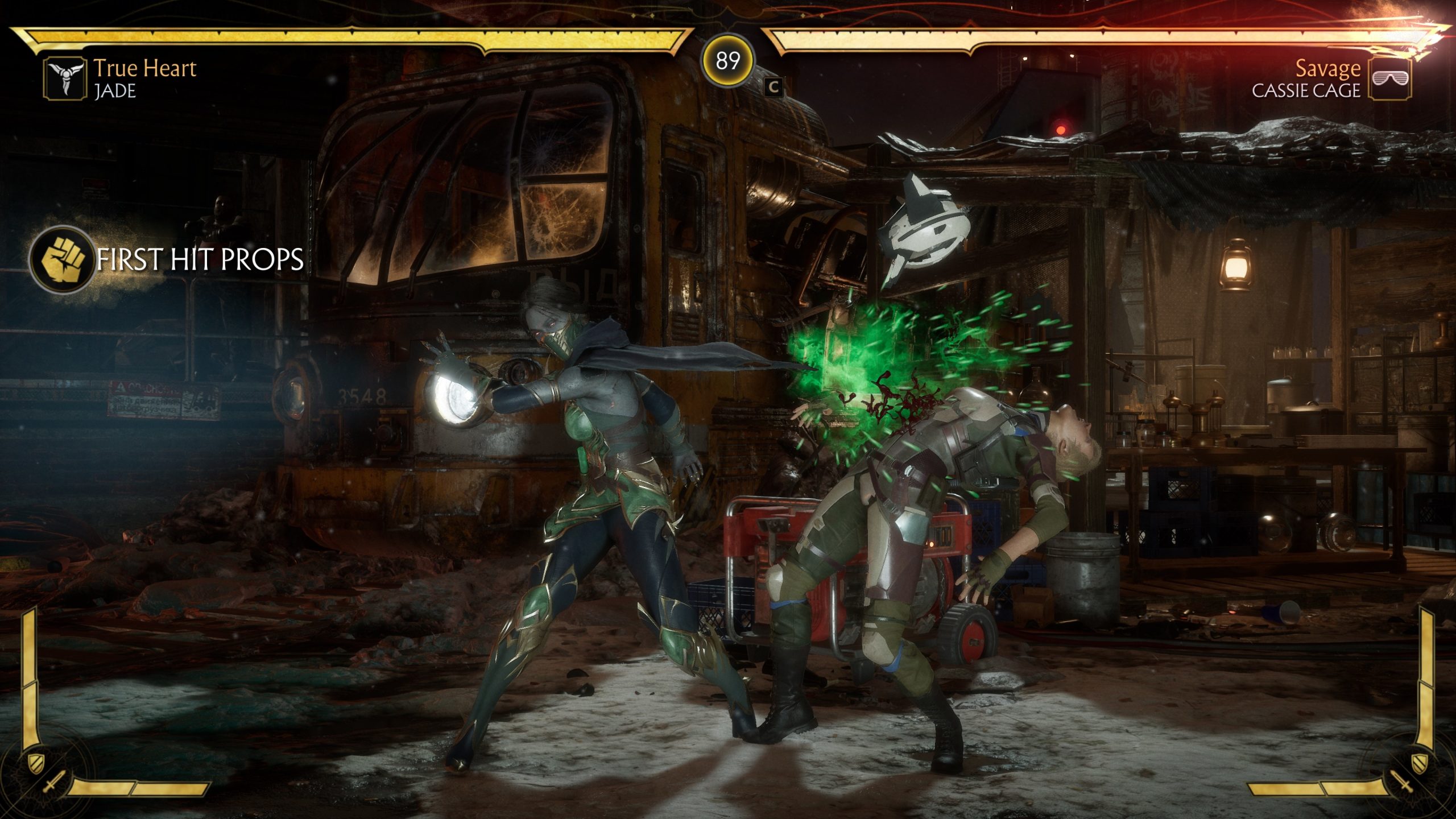This screenshot has width=1456, height=819.
Task: Click Jade's winged emblem icon
Action: click(x=65, y=78)
